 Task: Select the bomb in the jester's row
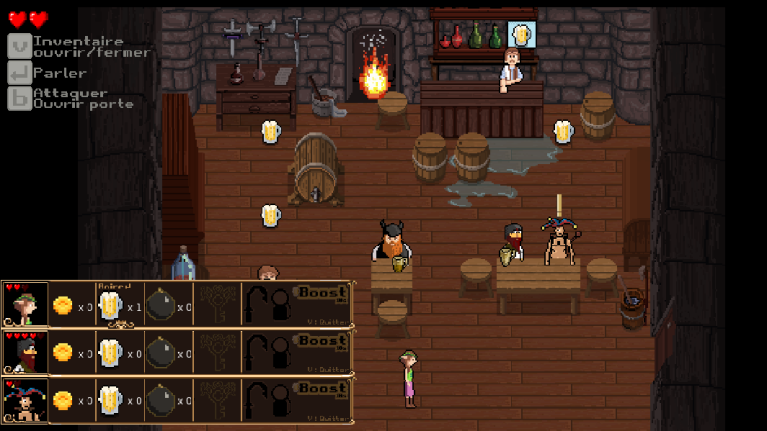coord(160,401)
